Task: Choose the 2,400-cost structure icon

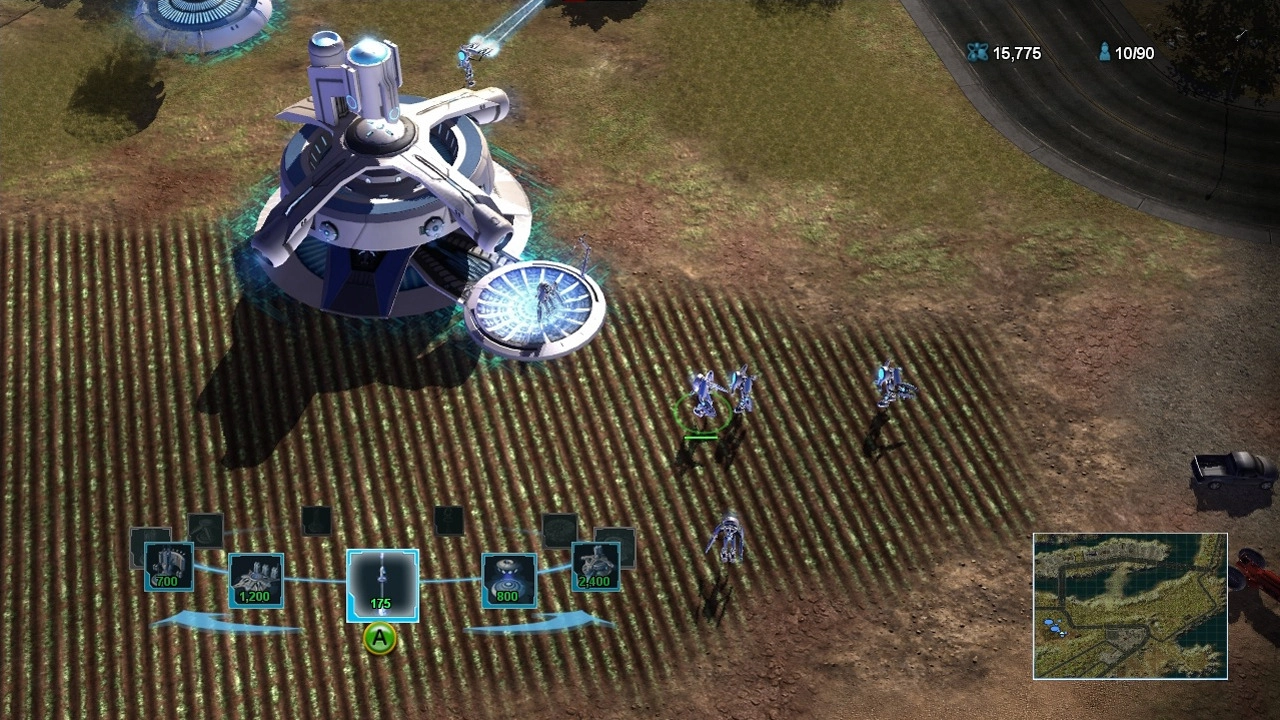Action: click(x=595, y=567)
